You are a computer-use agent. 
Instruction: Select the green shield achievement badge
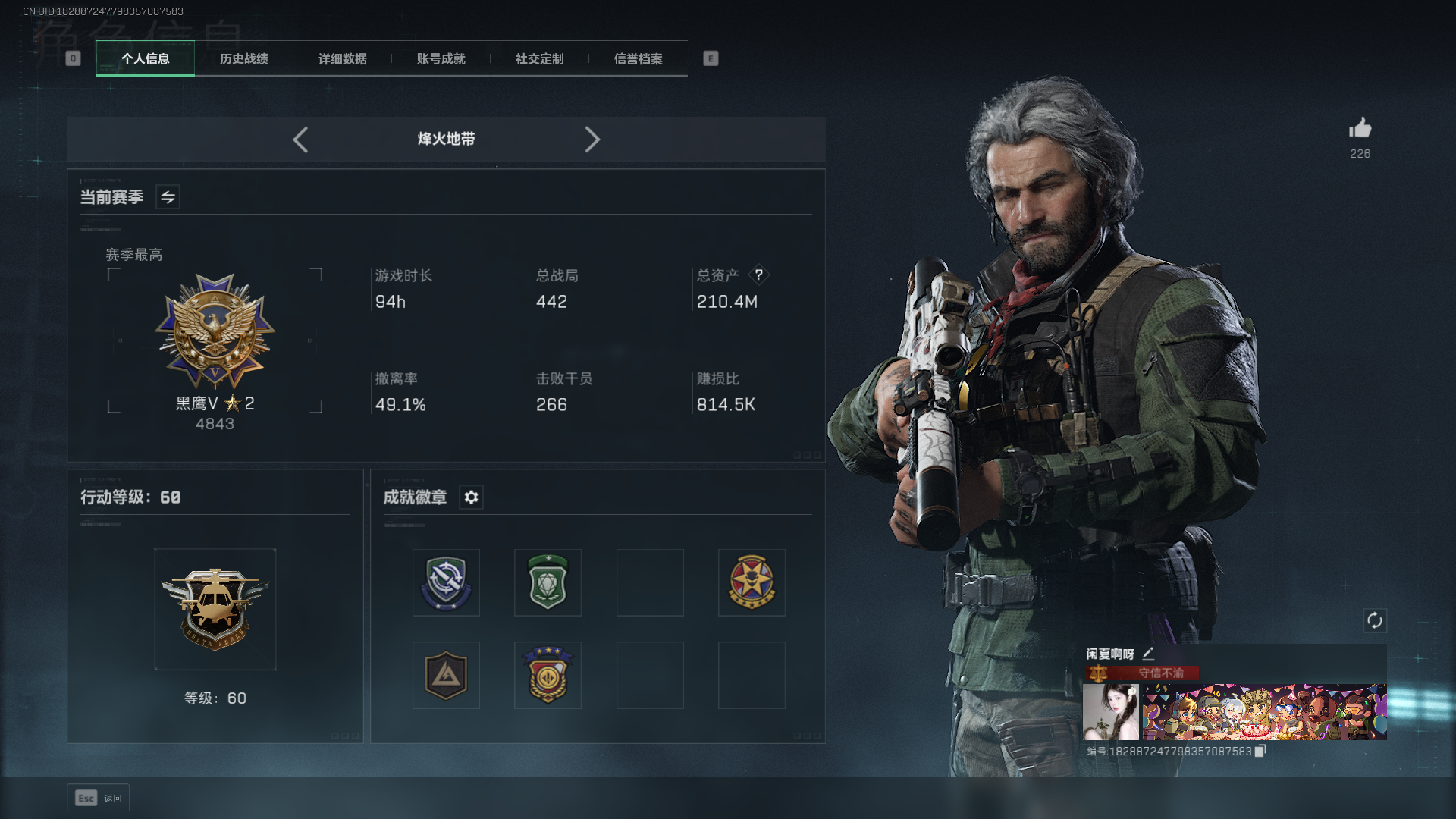(x=548, y=582)
